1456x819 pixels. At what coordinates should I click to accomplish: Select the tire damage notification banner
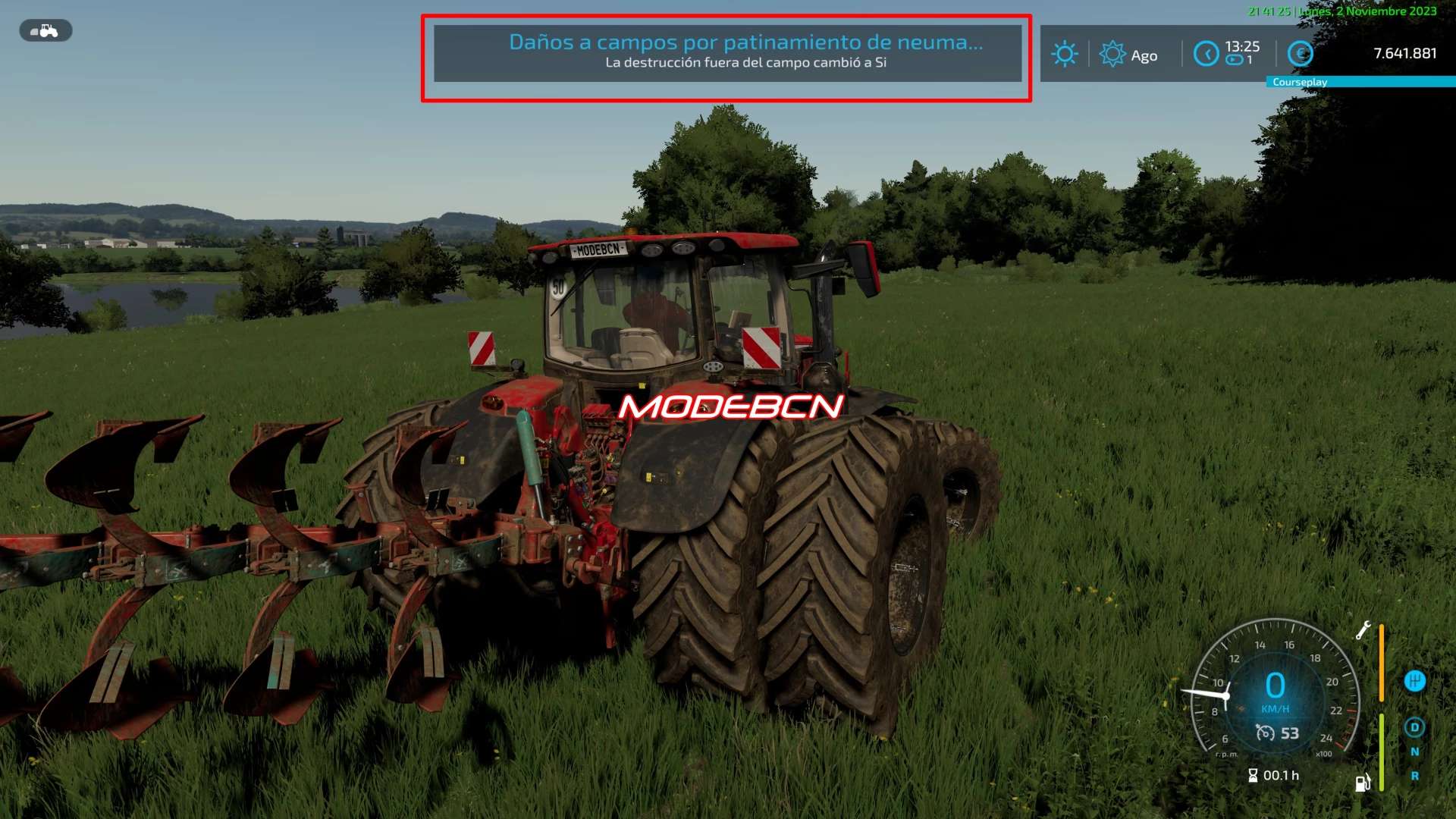point(726,53)
